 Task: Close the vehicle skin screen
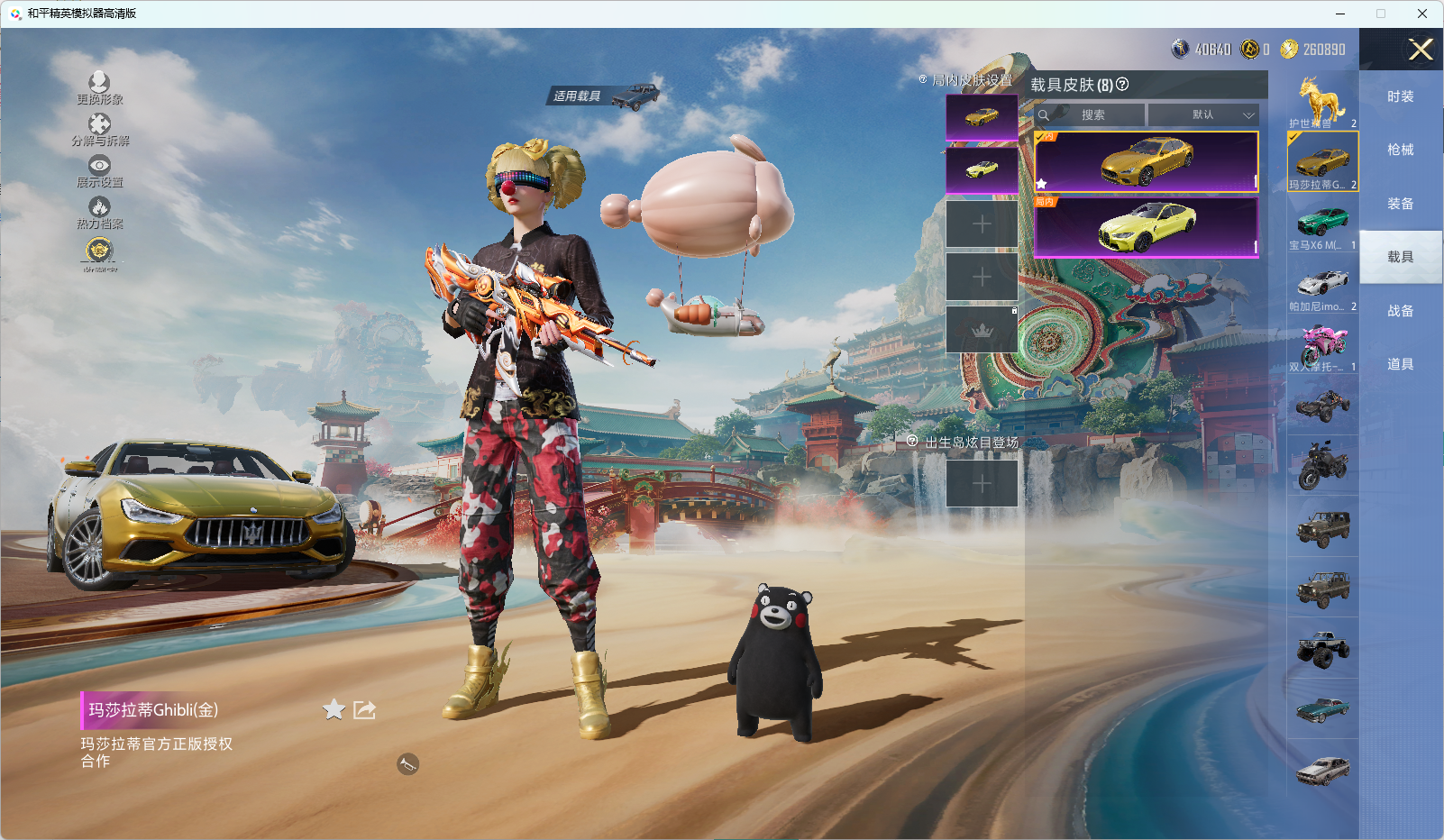click(x=1421, y=50)
